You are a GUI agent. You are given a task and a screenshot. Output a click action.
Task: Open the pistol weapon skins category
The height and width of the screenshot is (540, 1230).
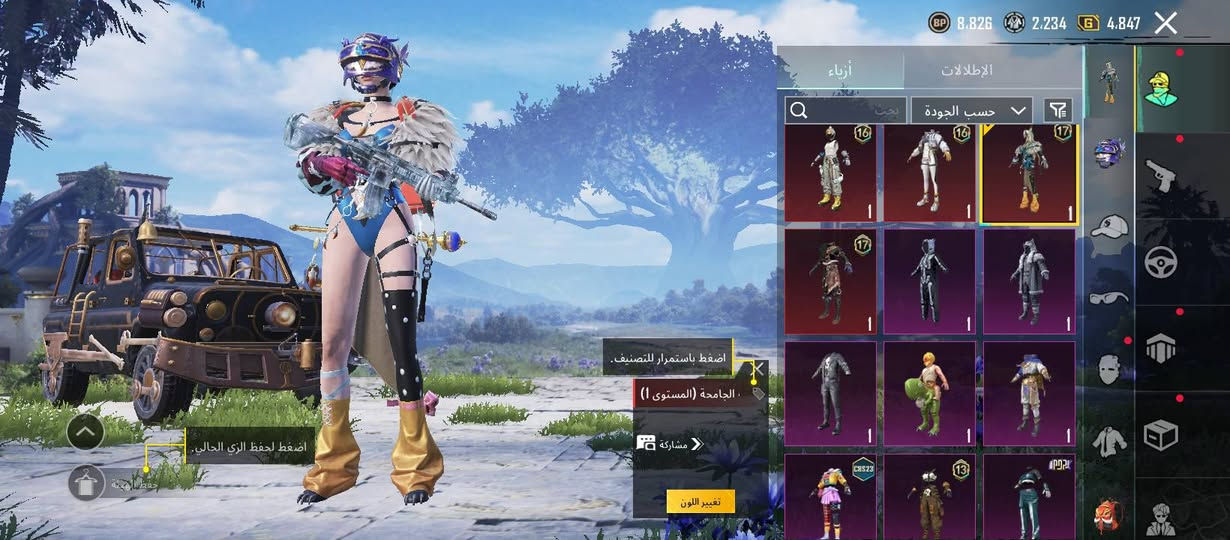pos(1160,175)
